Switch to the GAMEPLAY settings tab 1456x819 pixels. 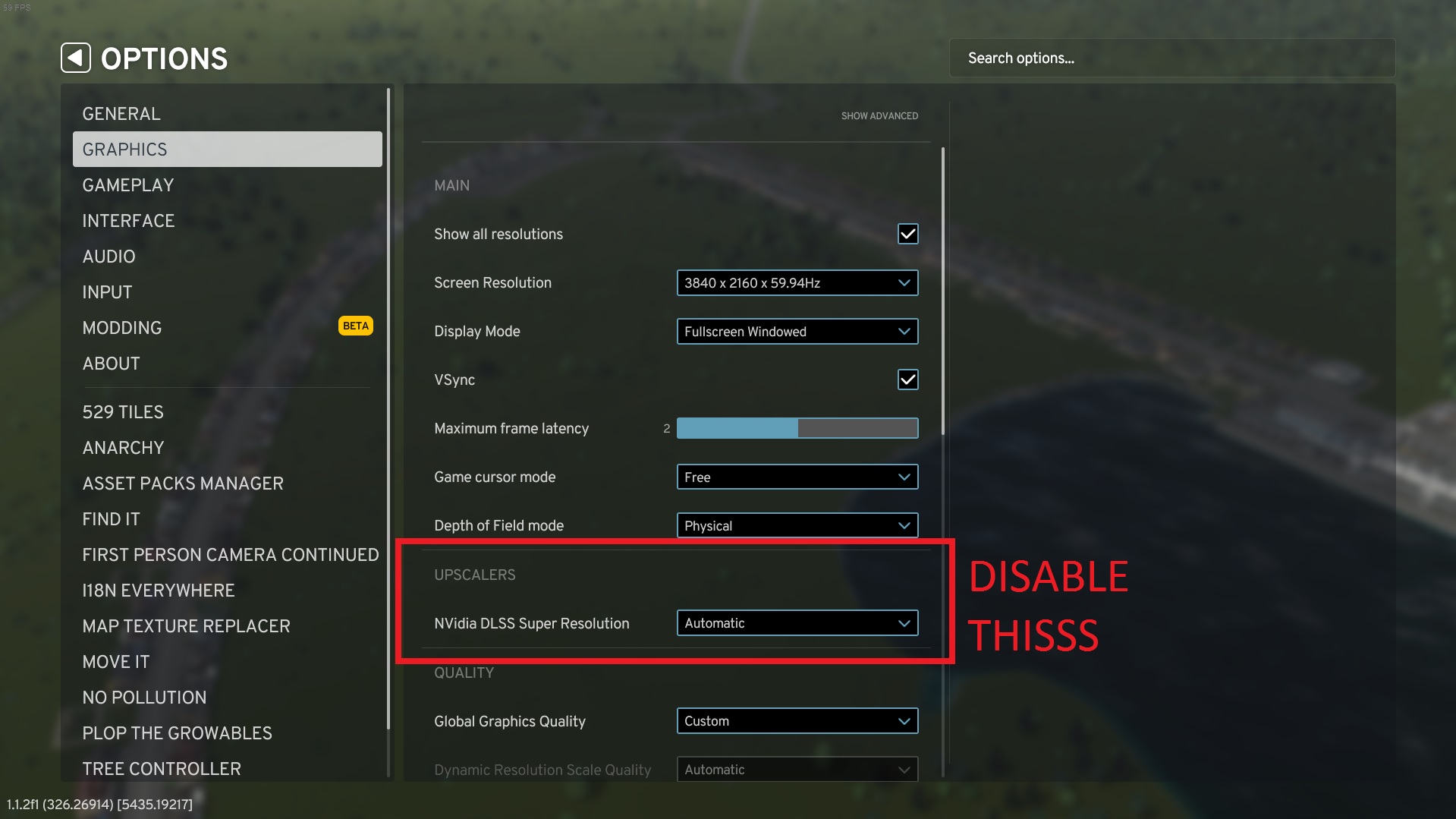click(127, 184)
